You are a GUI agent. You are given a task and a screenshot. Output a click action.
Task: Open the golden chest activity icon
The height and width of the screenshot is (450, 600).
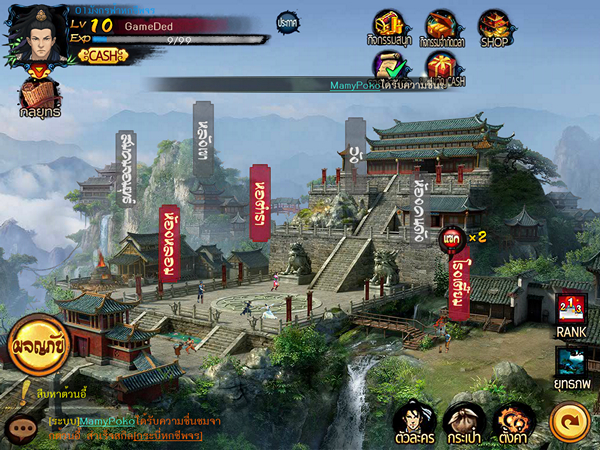[389, 24]
